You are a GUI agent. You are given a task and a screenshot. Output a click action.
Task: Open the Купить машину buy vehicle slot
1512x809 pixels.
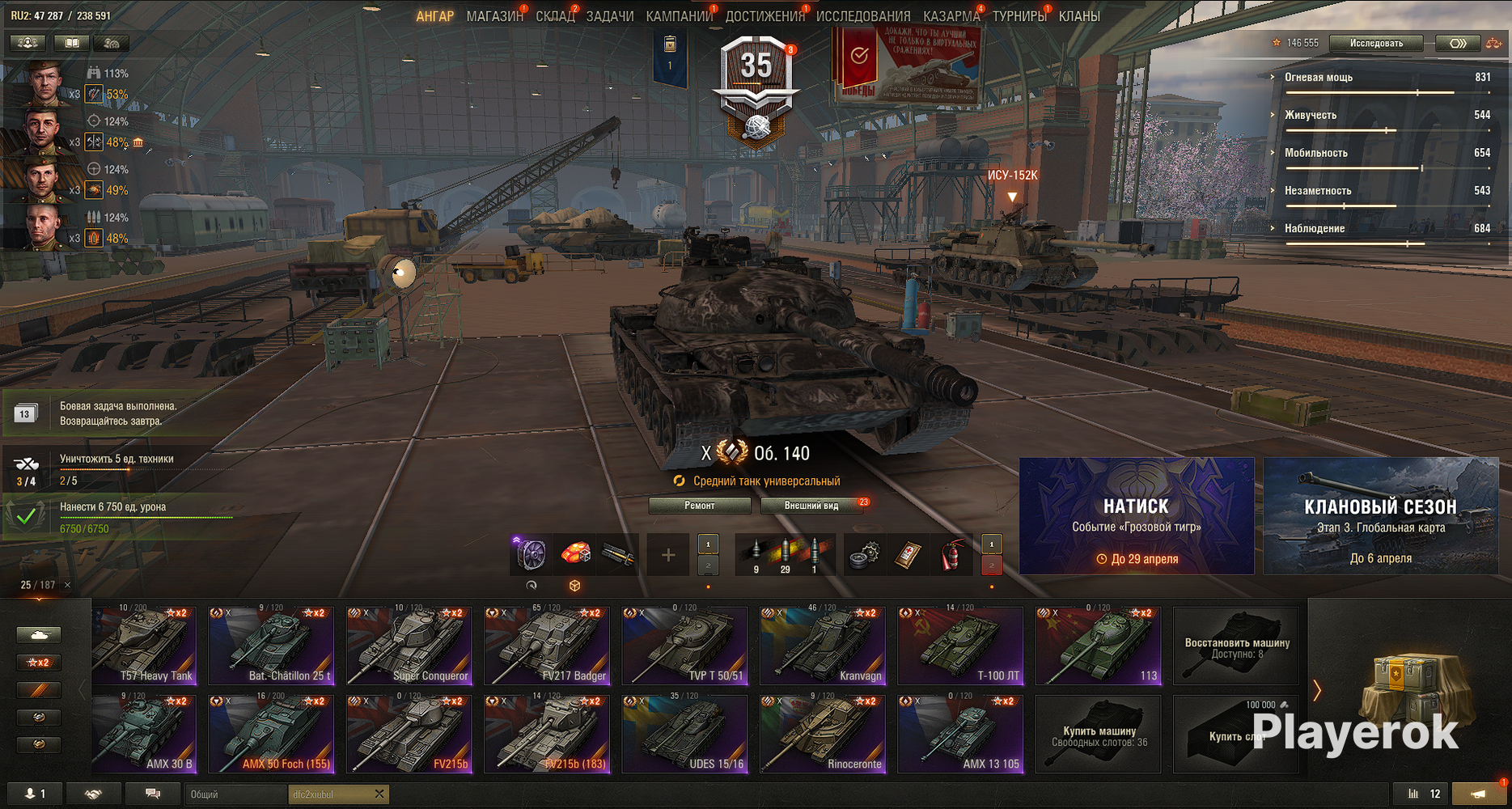(x=1099, y=735)
